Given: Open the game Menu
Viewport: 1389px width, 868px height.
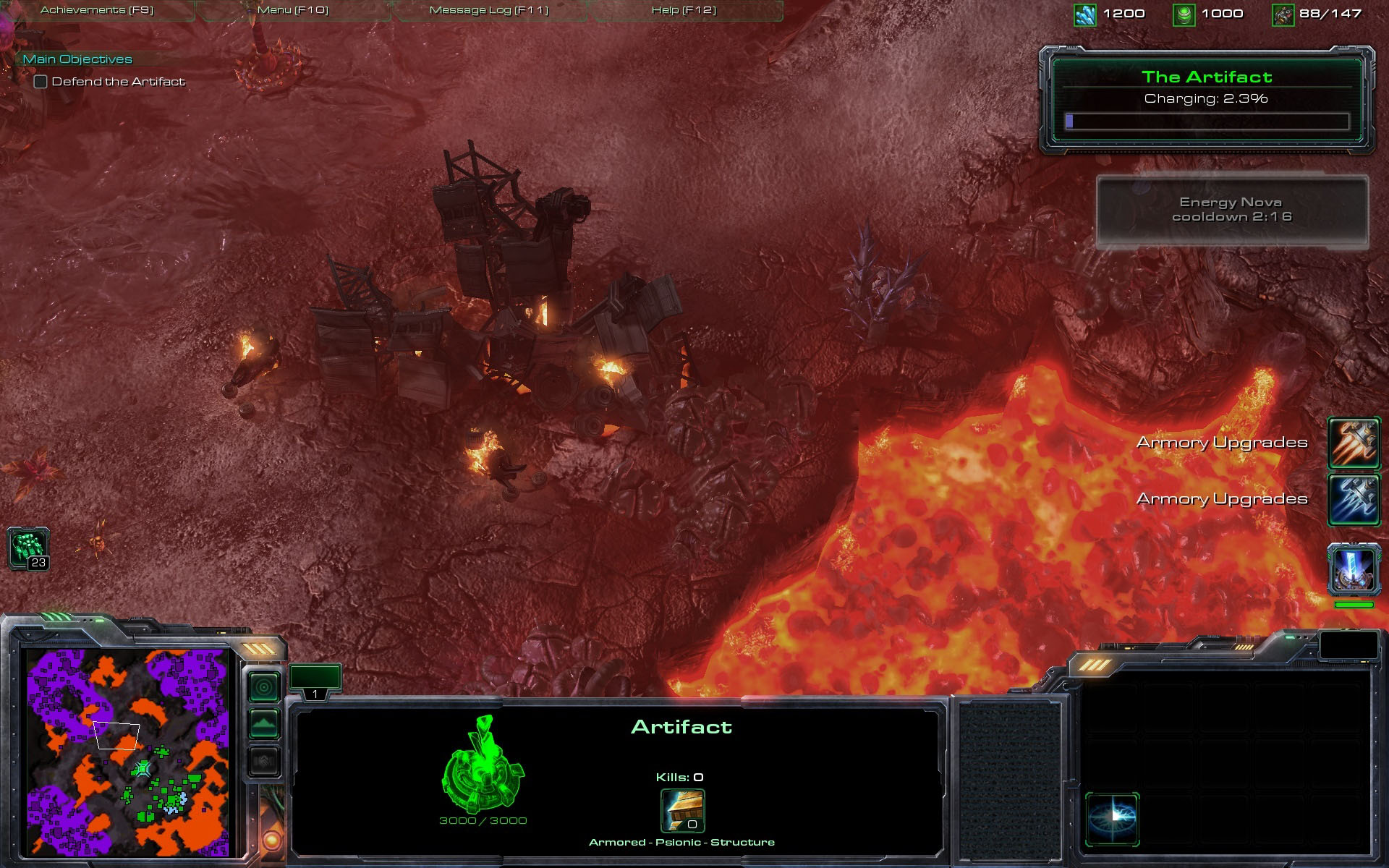Looking at the screenshot, I should pos(293,10).
